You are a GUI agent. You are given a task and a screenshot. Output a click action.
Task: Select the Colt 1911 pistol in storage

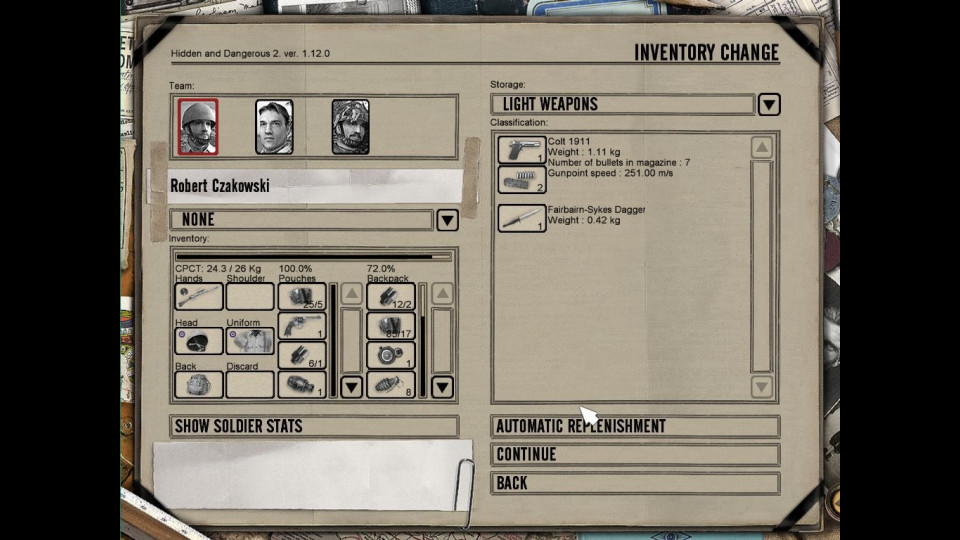[x=521, y=150]
